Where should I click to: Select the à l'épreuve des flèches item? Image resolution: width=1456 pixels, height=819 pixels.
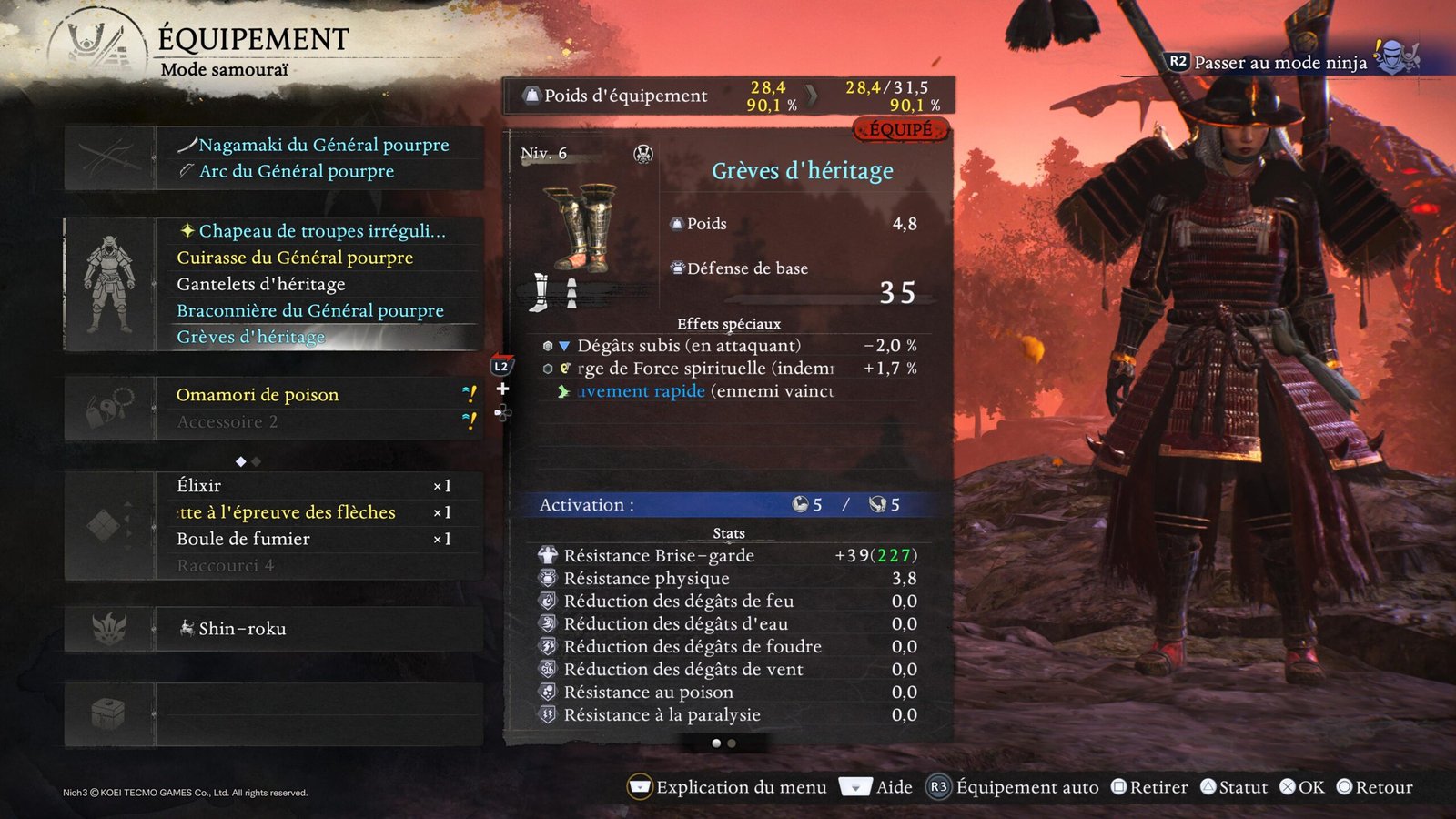click(288, 512)
